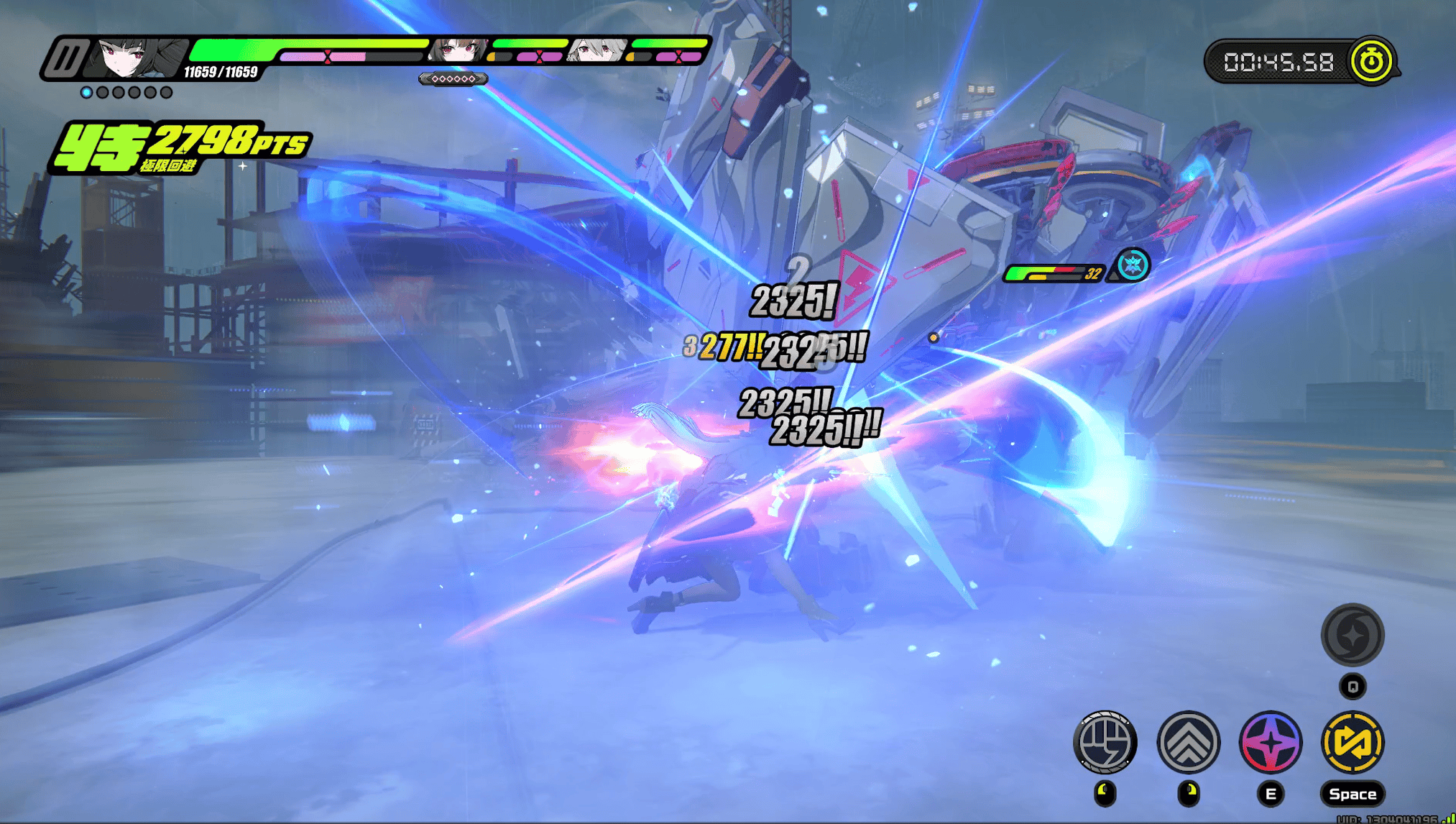Select the white-haired third teammate portrait
1456x824 pixels.
596,50
